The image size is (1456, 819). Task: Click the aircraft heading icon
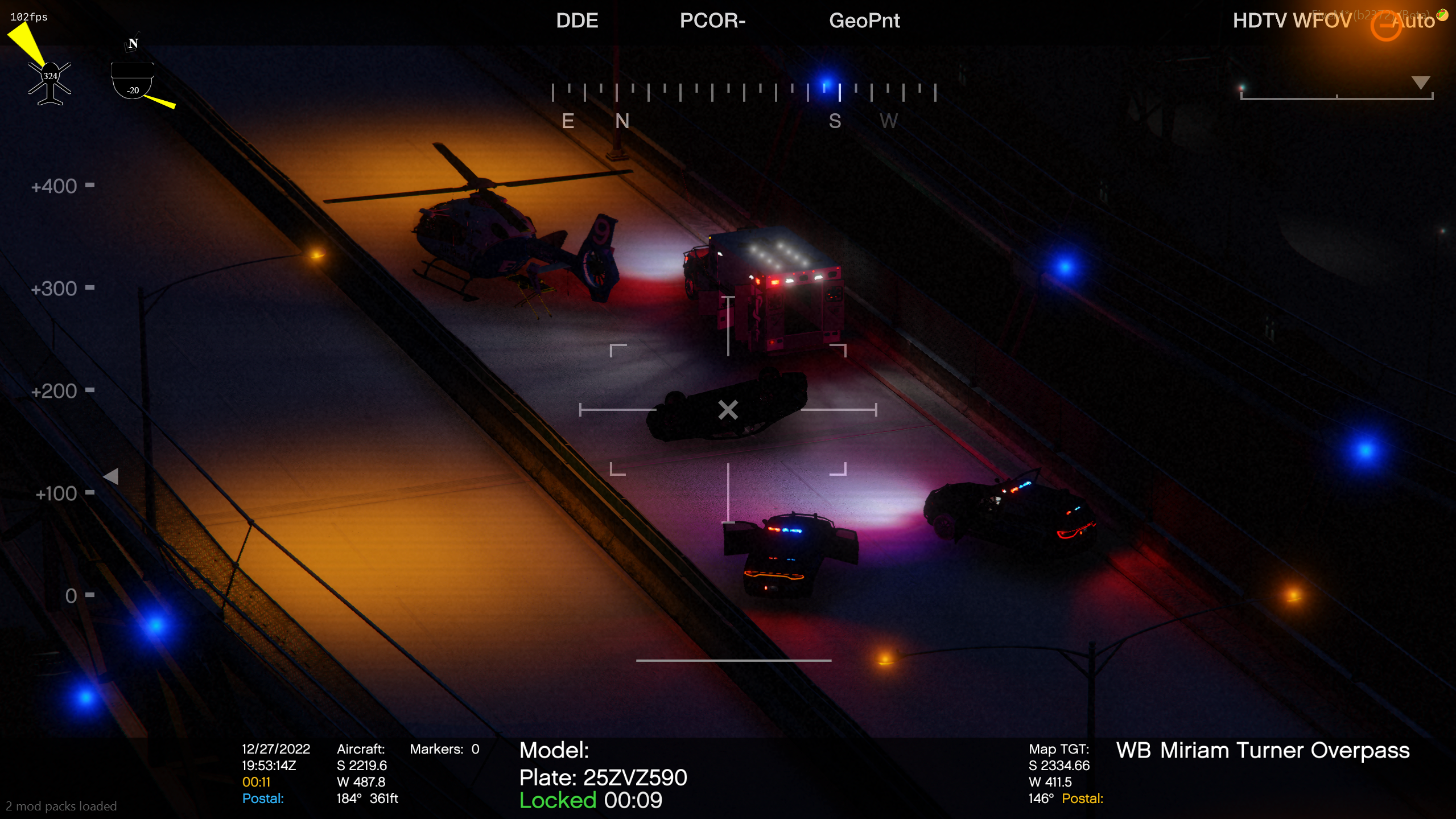click(50, 83)
